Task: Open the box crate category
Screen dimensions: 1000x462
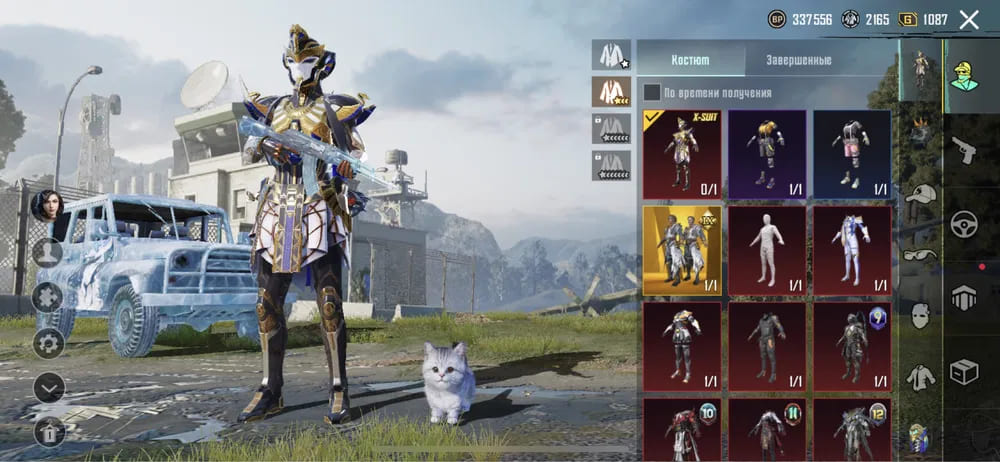Action: (964, 372)
